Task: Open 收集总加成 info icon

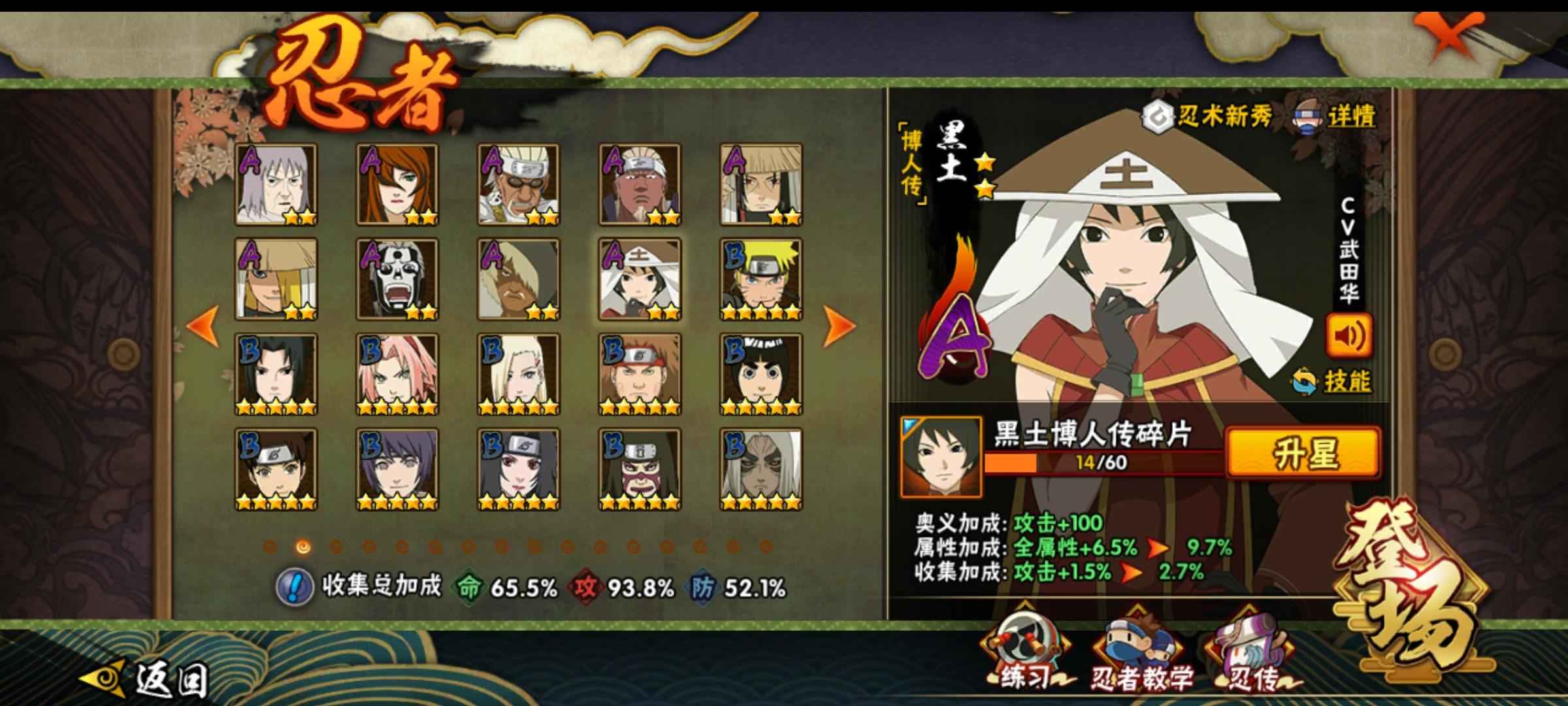Action: [x=293, y=587]
